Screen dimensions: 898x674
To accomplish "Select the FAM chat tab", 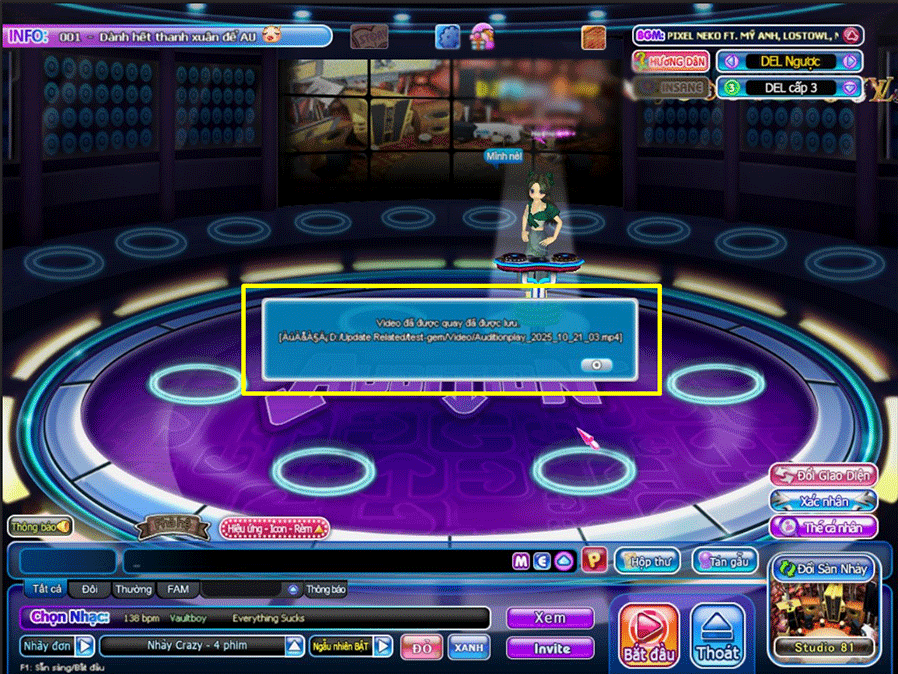I will [177, 590].
